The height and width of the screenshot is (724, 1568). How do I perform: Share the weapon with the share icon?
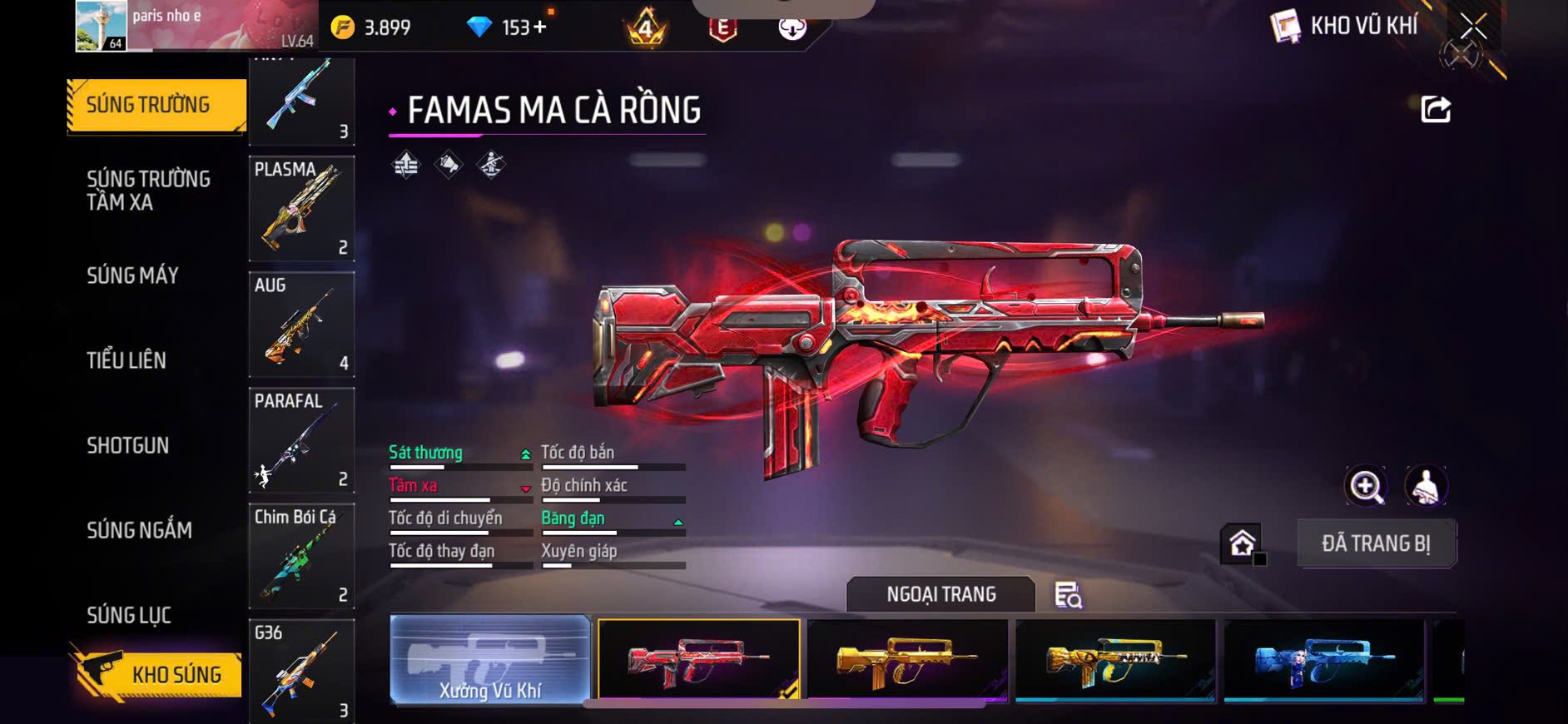point(1436,109)
